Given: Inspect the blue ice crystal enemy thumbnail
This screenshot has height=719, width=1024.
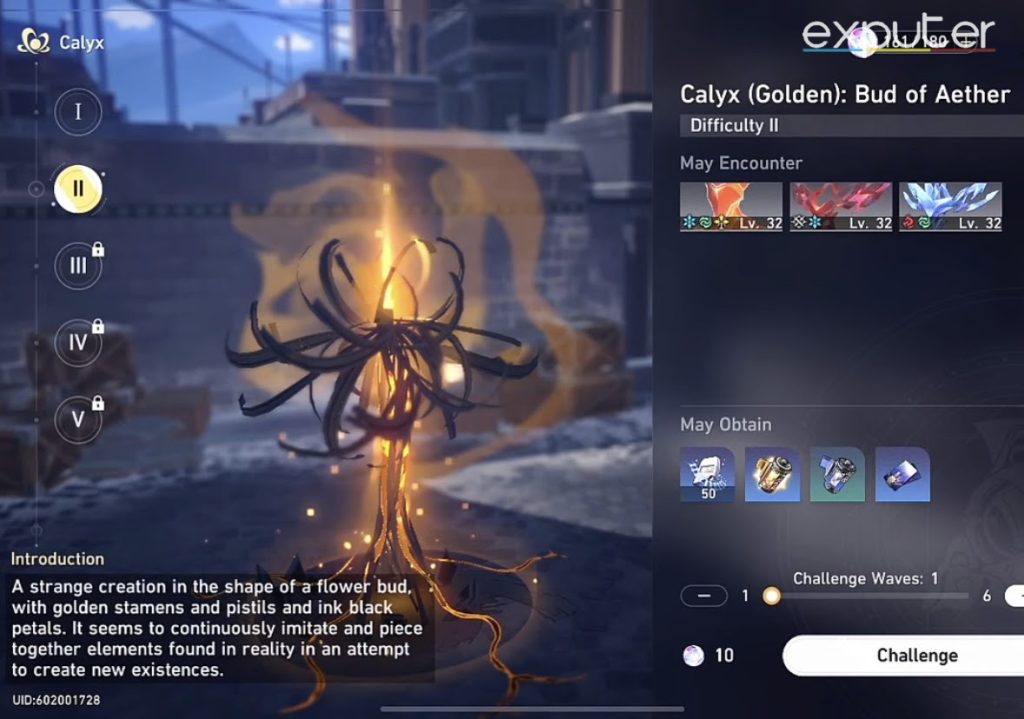Looking at the screenshot, I should click(950, 207).
